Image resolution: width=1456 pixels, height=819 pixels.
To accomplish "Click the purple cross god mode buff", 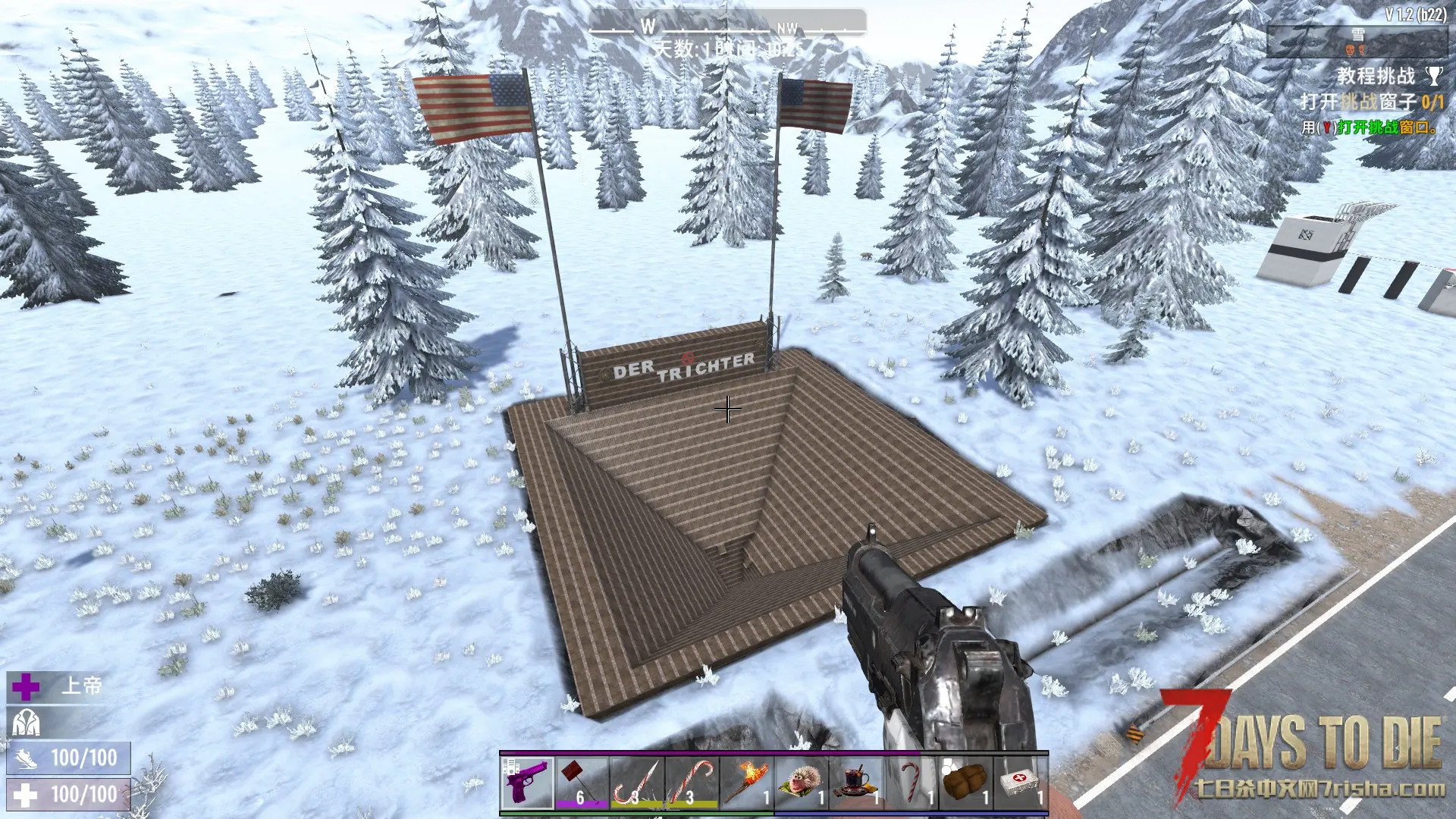I will 26,687.
